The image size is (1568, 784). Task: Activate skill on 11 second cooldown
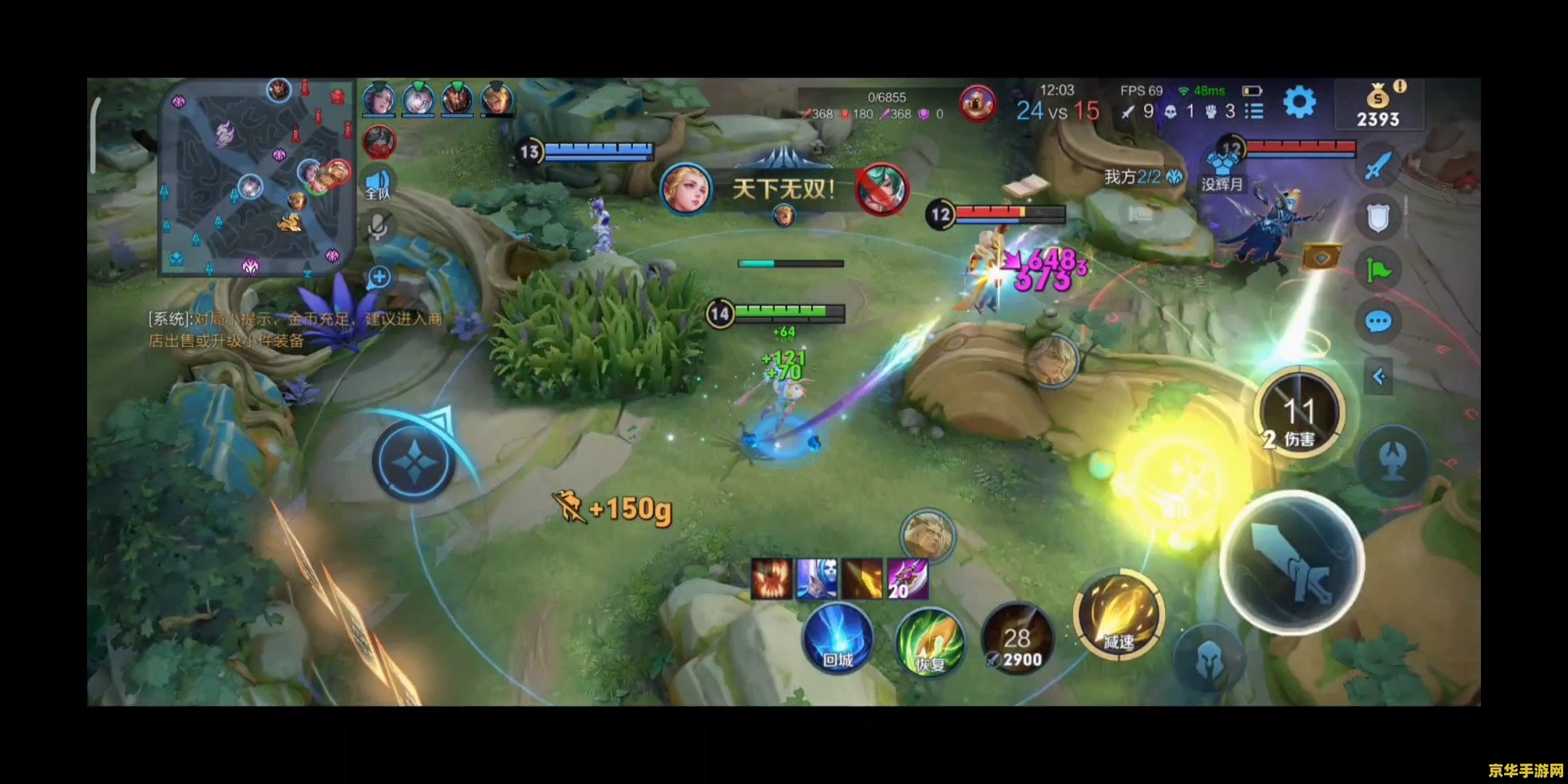click(1299, 413)
